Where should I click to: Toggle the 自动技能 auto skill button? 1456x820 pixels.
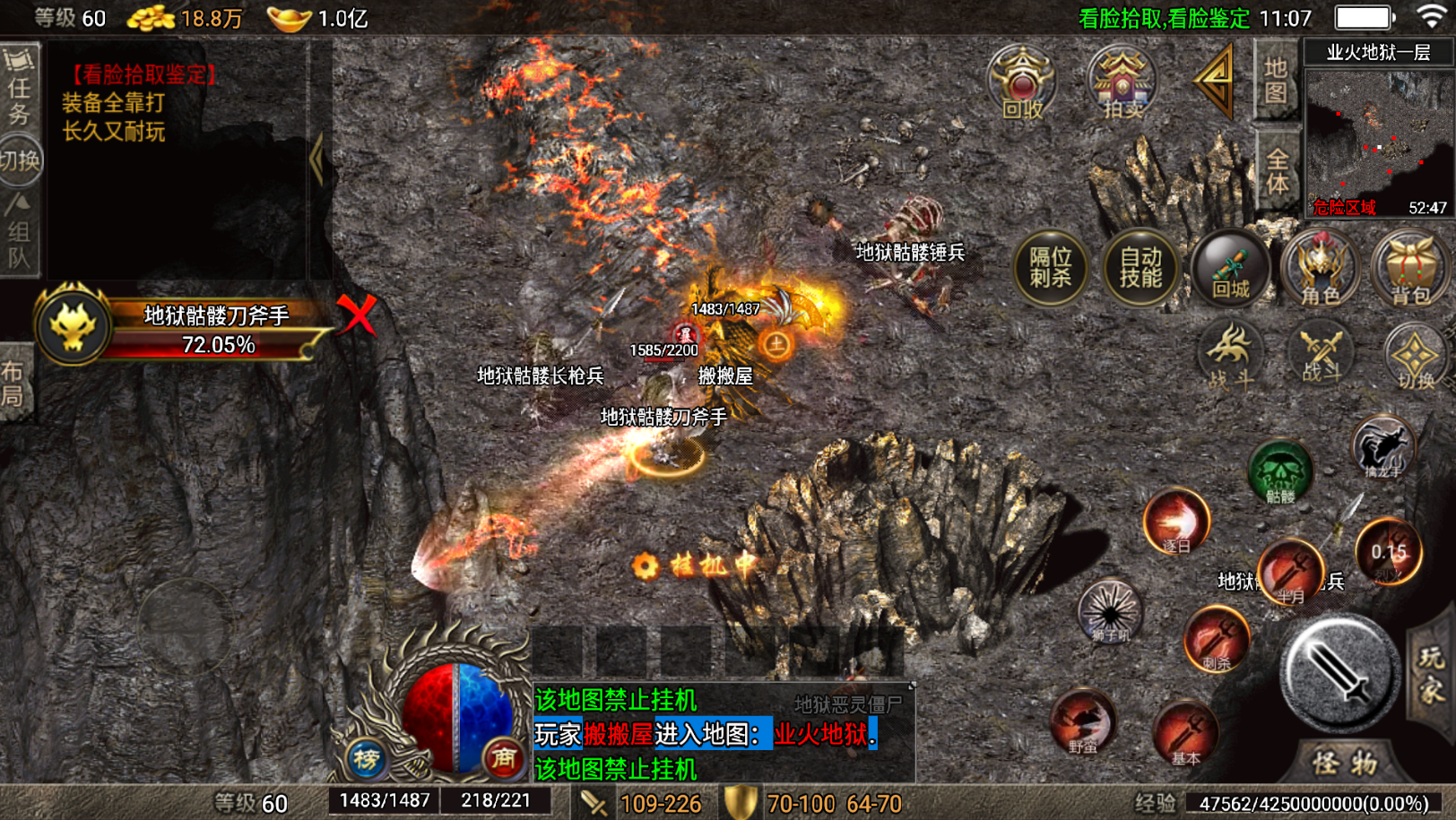pyautogui.click(x=1140, y=267)
